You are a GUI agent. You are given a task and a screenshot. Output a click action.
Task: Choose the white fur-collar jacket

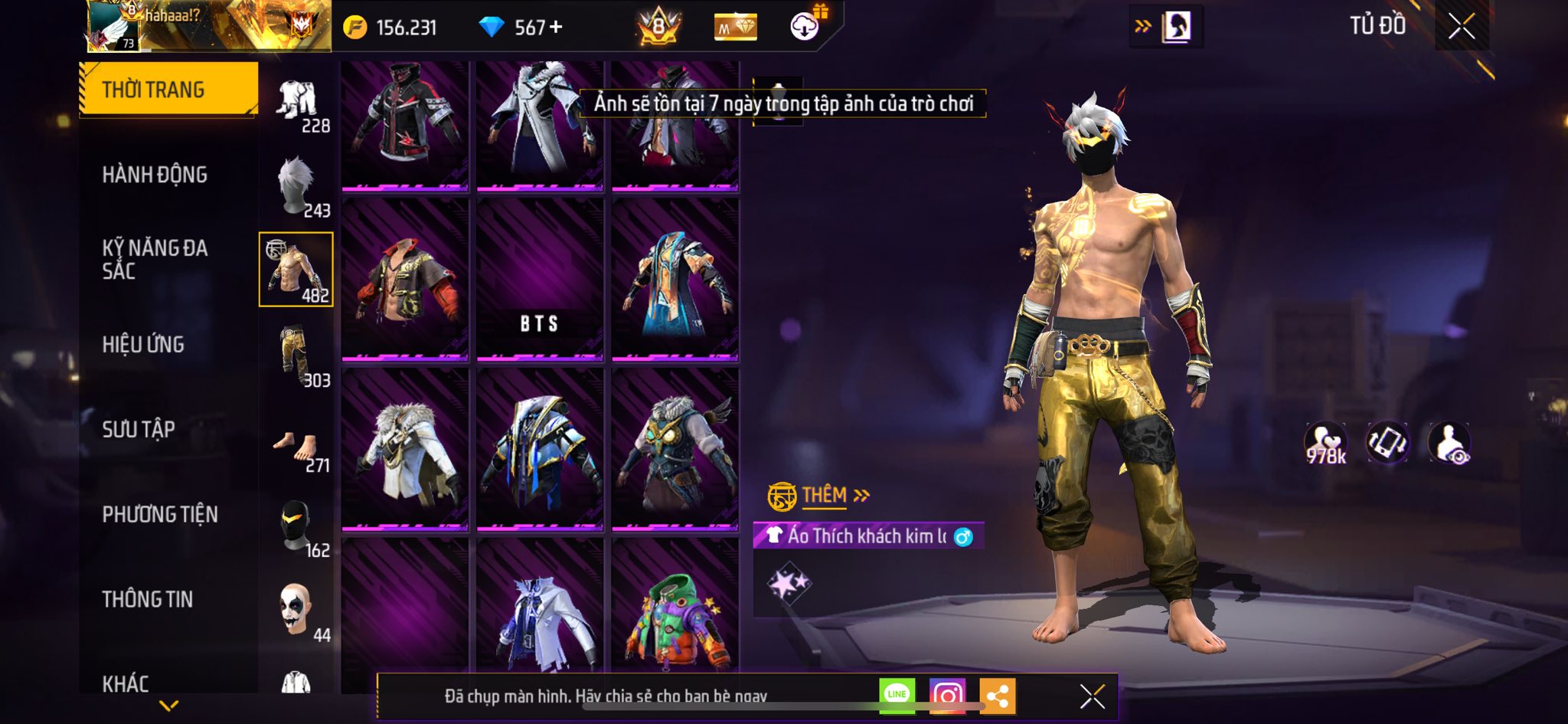[405, 450]
